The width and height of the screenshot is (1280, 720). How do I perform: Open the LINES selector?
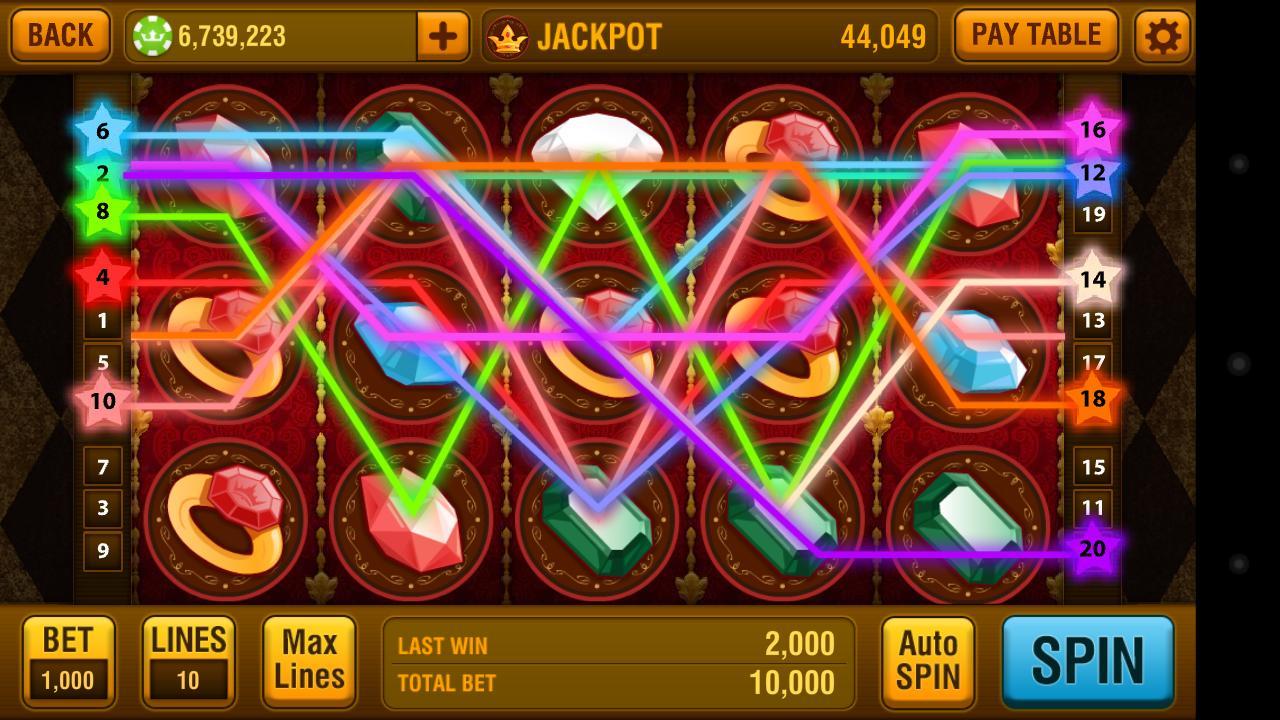pyautogui.click(x=188, y=661)
